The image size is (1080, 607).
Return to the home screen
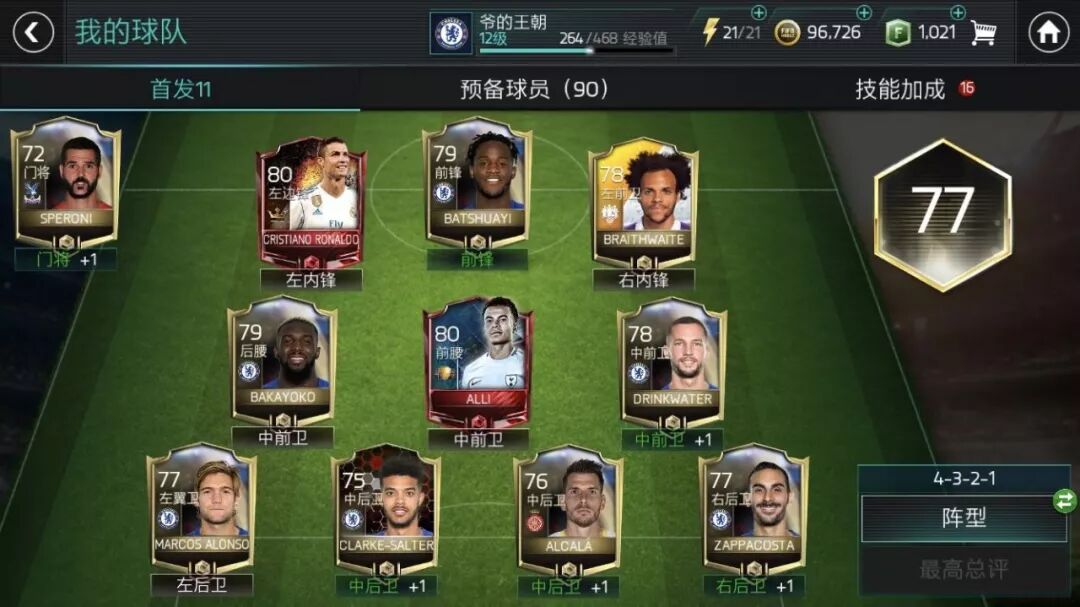pyautogui.click(x=1048, y=32)
